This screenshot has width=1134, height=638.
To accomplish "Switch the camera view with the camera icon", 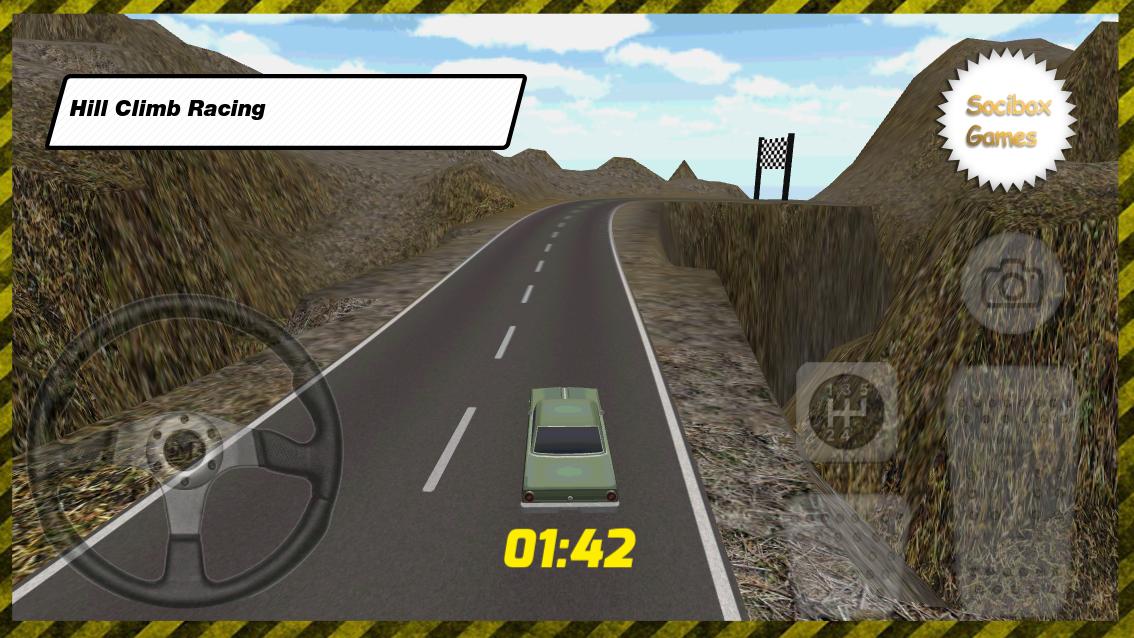I will (x=1012, y=284).
